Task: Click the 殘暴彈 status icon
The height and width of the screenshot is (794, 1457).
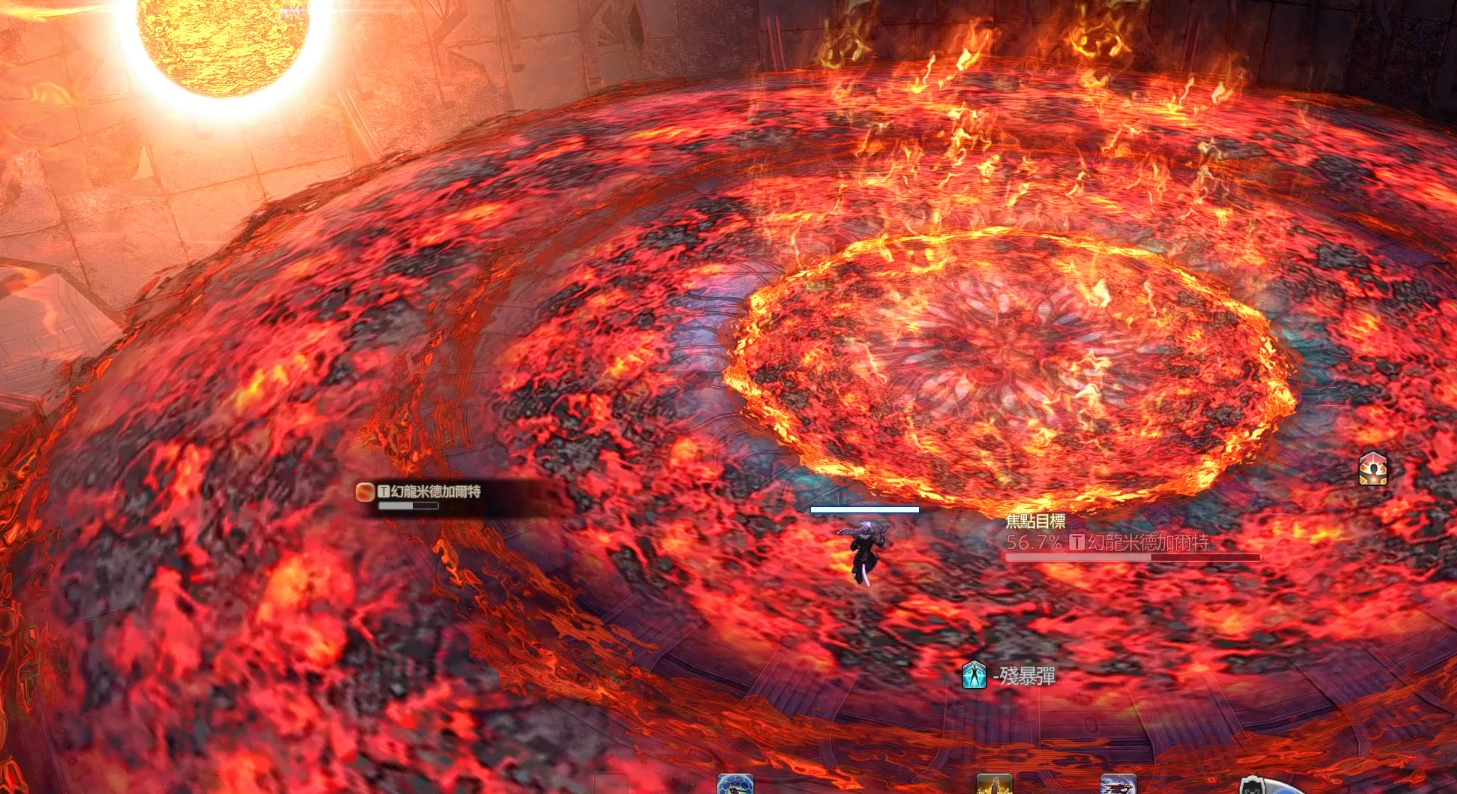Action: pos(974,676)
